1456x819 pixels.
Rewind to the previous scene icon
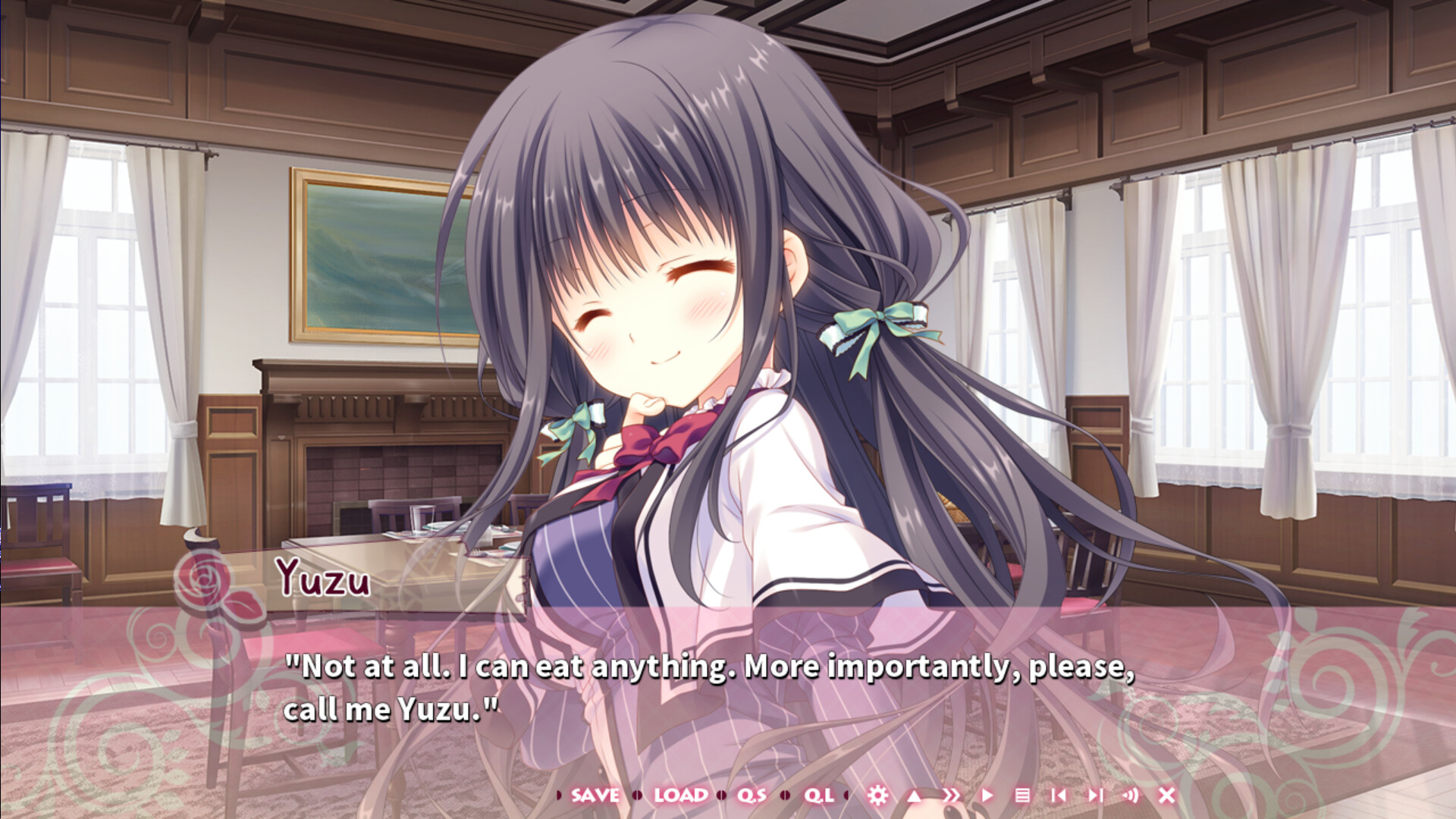(1061, 796)
